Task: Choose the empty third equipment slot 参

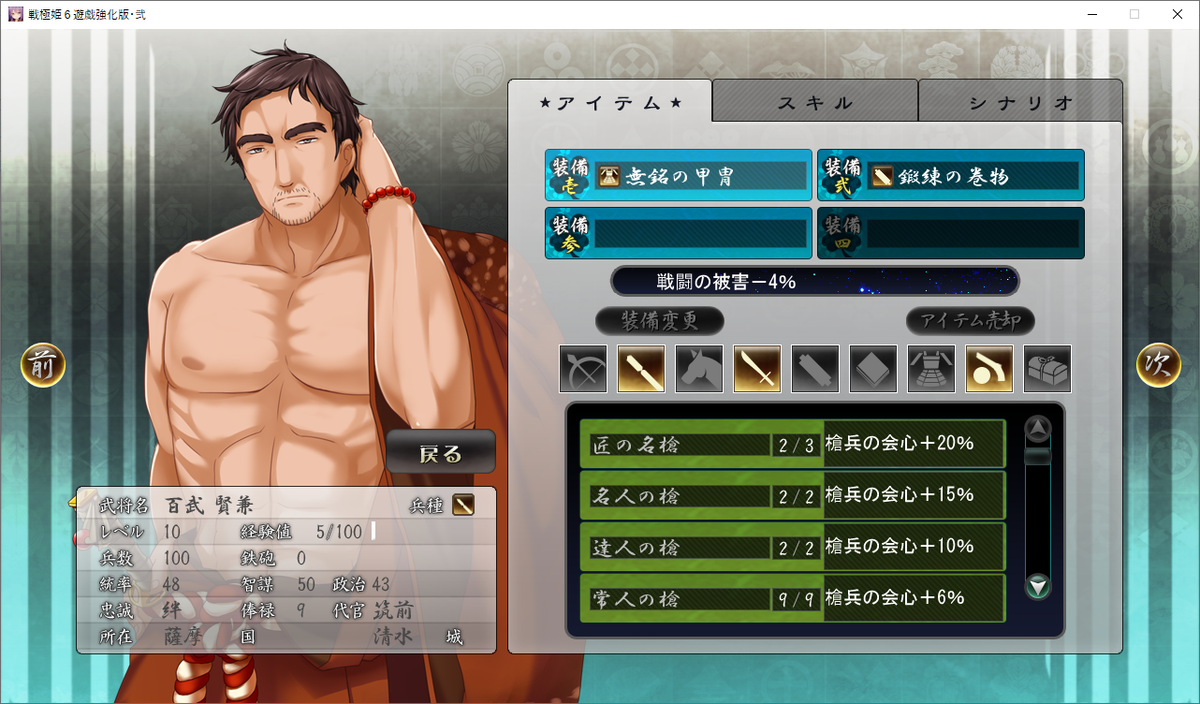Action: pos(678,233)
